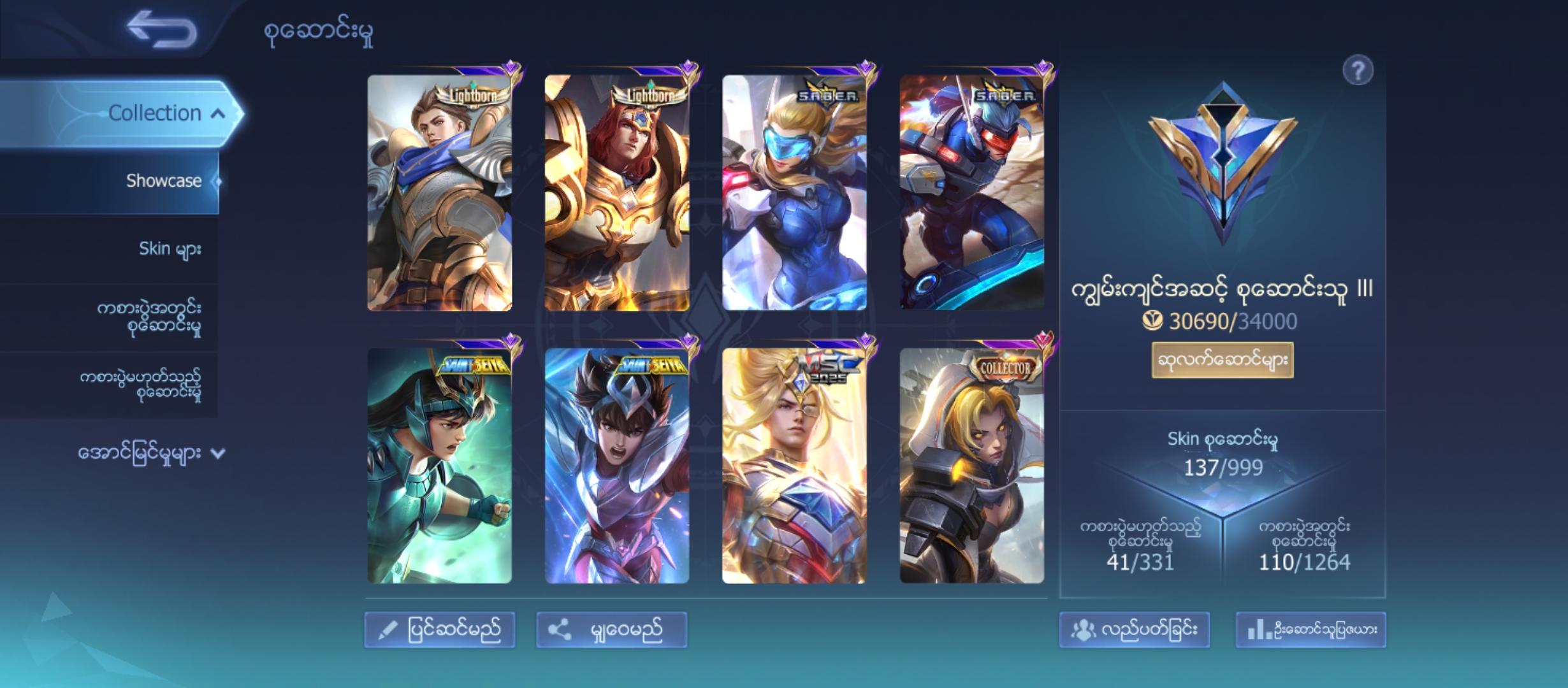Choose the red-haired Lightborn golden armor card
This screenshot has width=1568, height=688.
[616, 193]
